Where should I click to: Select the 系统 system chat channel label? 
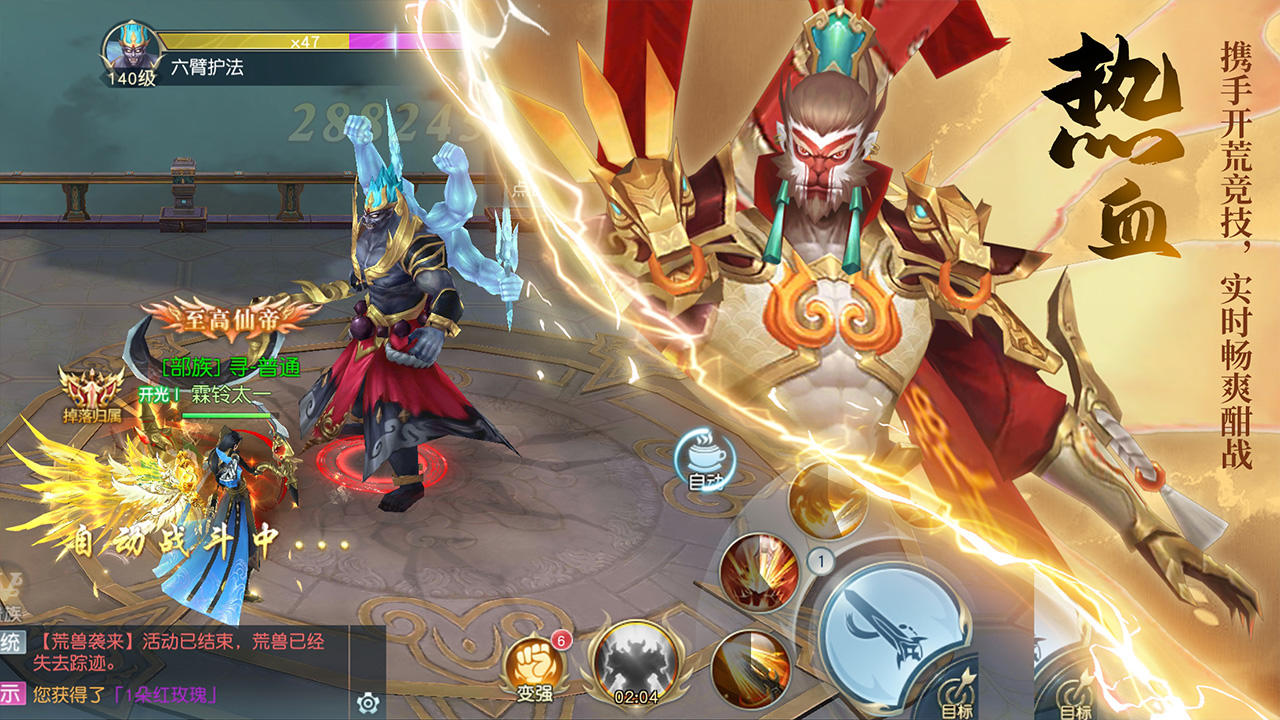click(8, 642)
